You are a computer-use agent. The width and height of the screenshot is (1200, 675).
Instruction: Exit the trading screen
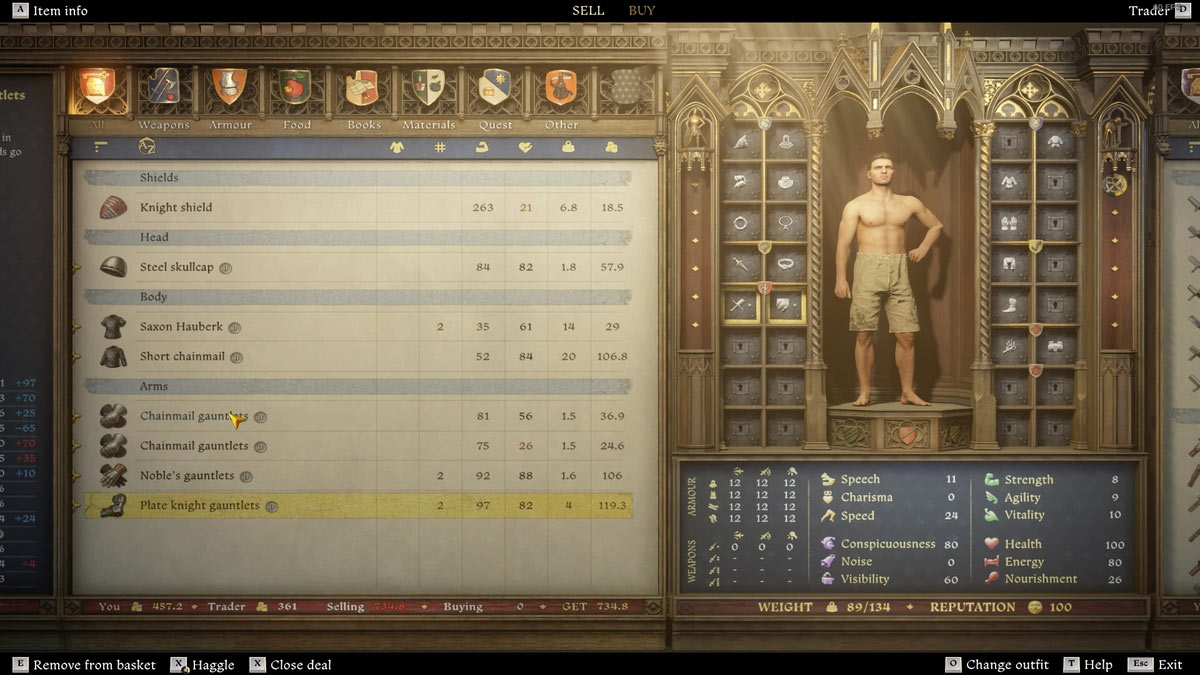click(x=1169, y=665)
